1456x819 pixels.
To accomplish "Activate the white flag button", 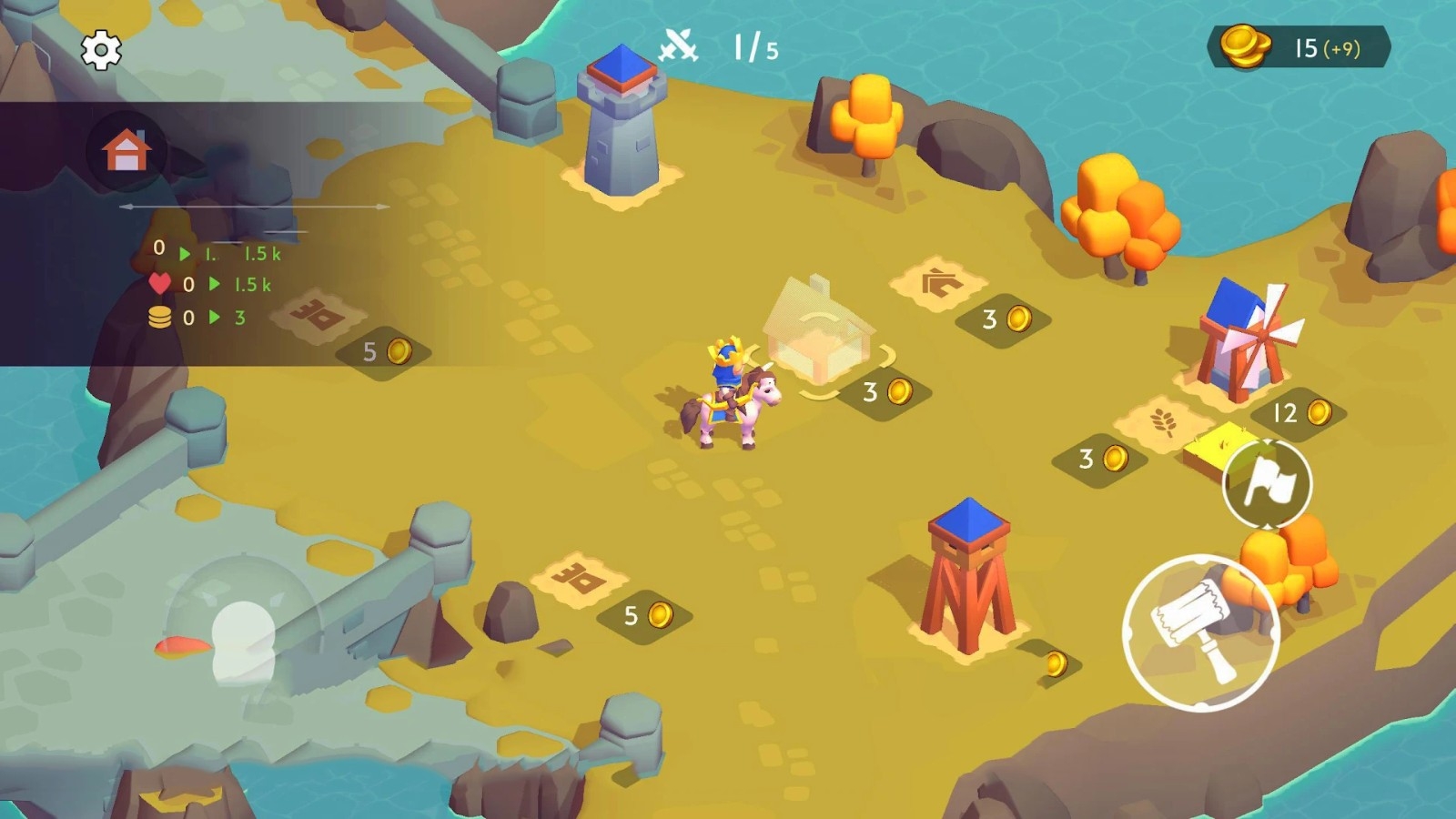I will pos(1268,483).
